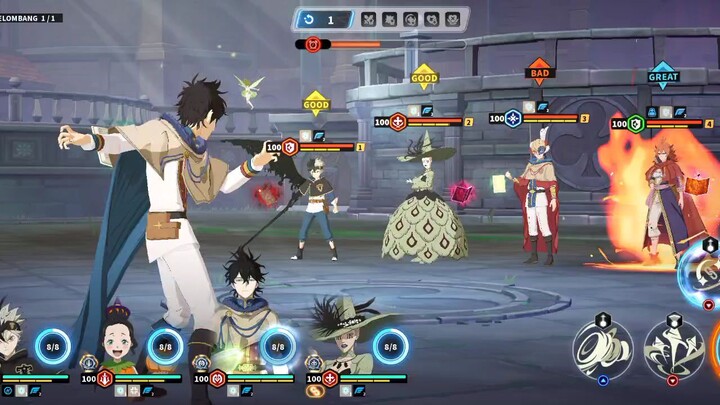The height and width of the screenshot is (405, 720).
Task: Toggle the first battle option icon in top bar
Action: 368,19
